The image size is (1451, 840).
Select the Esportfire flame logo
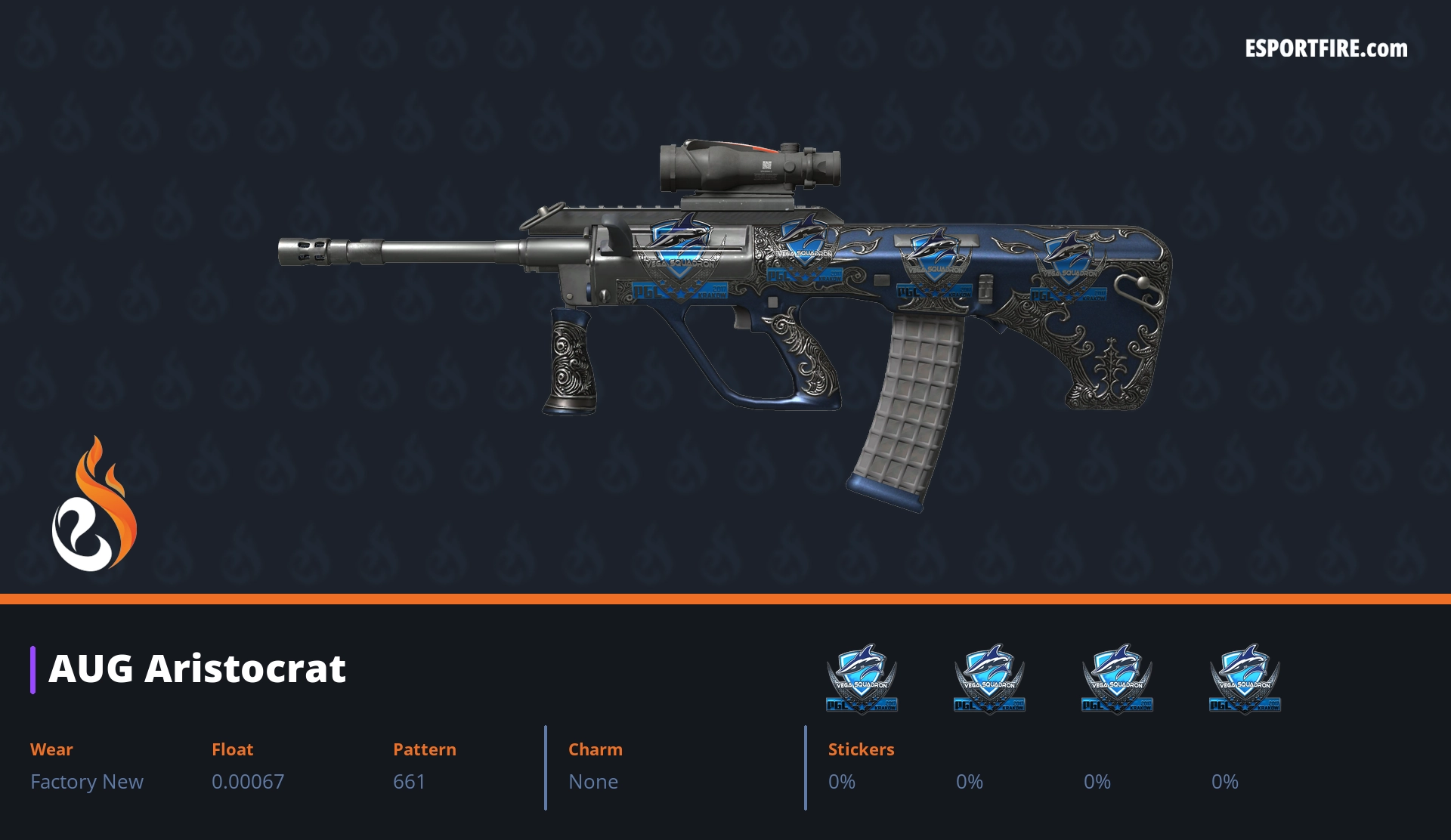pos(94,505)
